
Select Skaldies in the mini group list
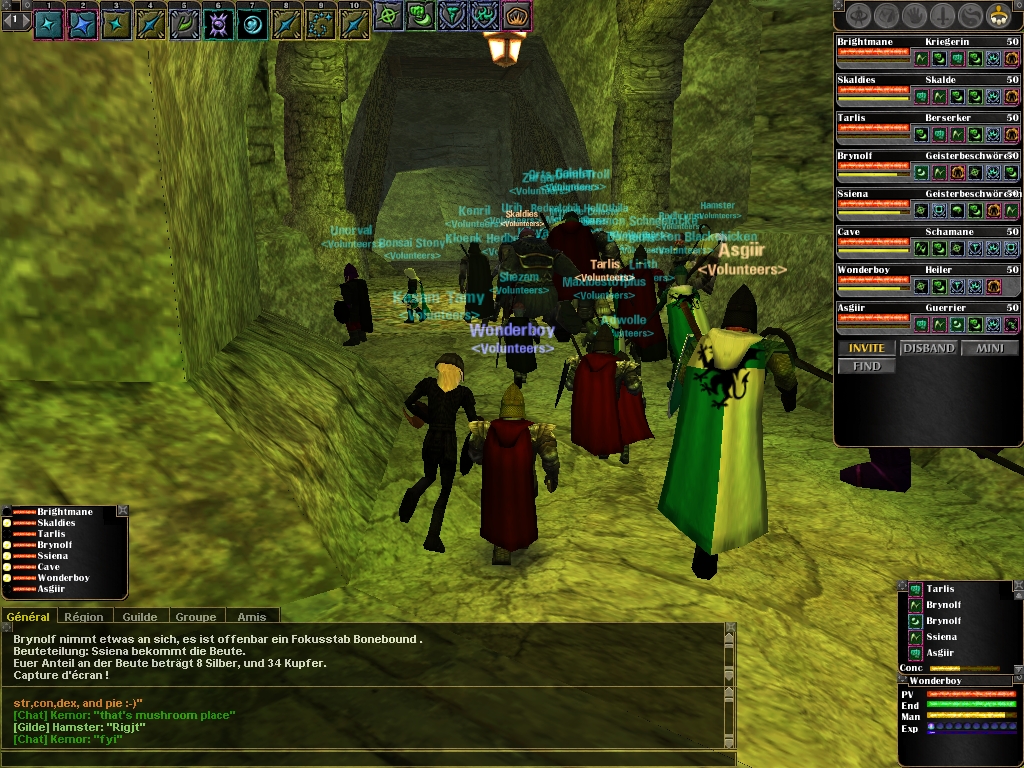56,523
